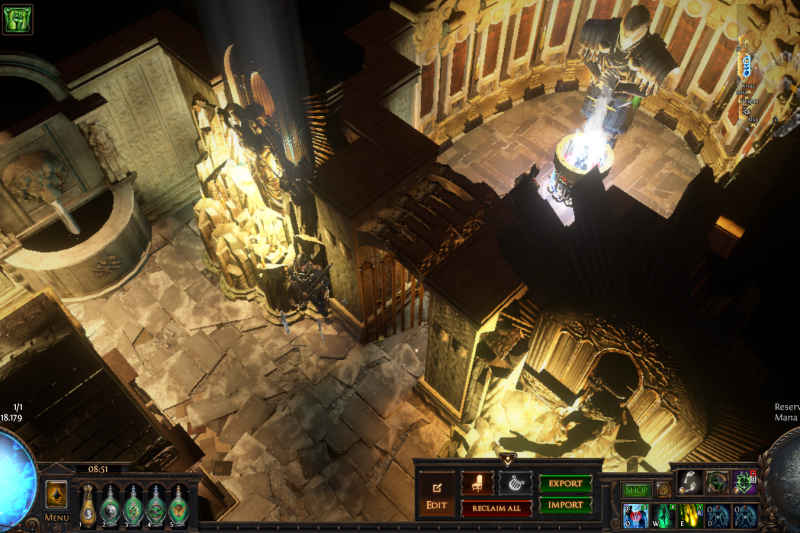
Task: Click the gold arrow icon above Menu
Action: click(56, 494)
